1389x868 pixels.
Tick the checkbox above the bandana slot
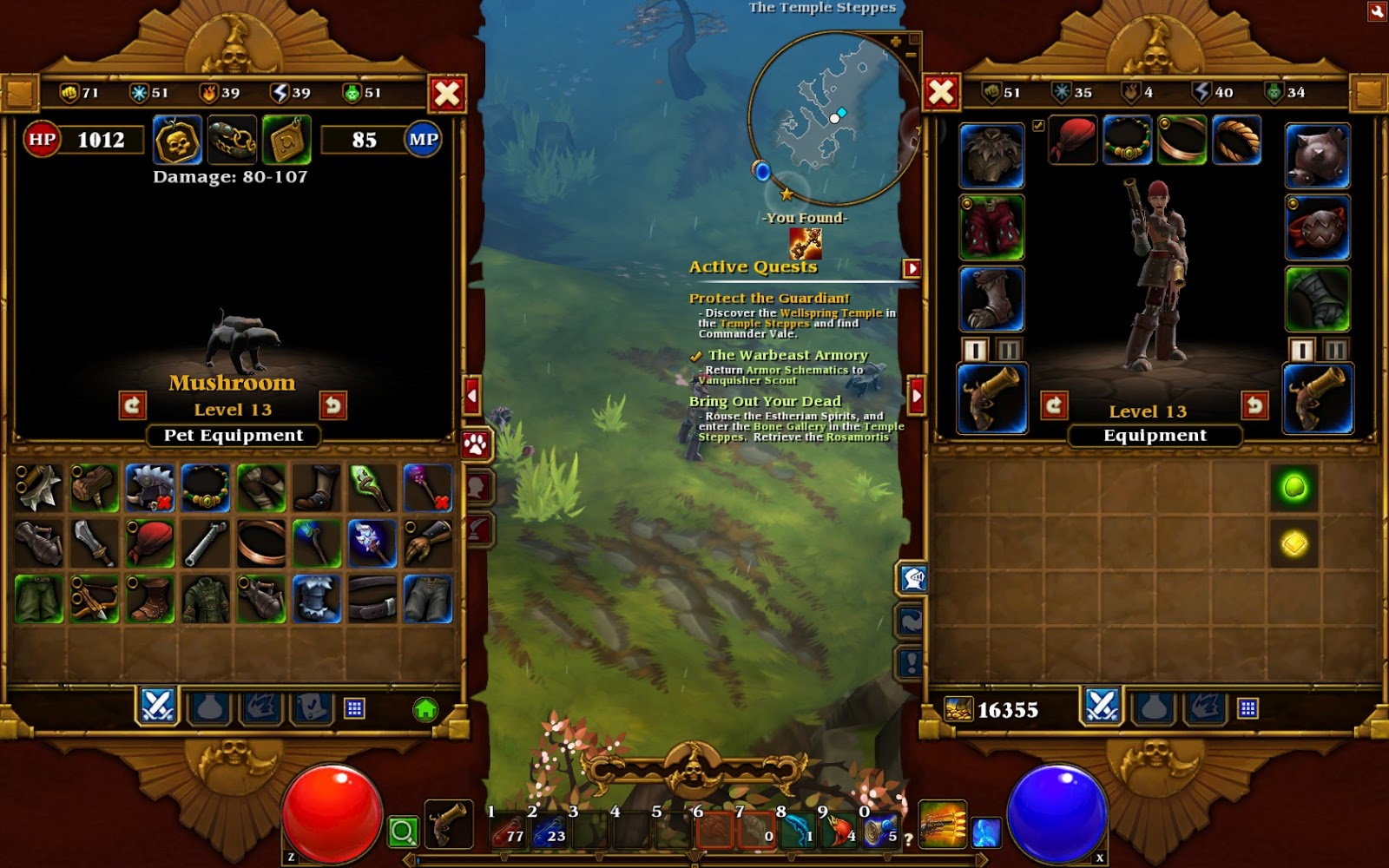pyautogui.click(x=1037, y=124)
